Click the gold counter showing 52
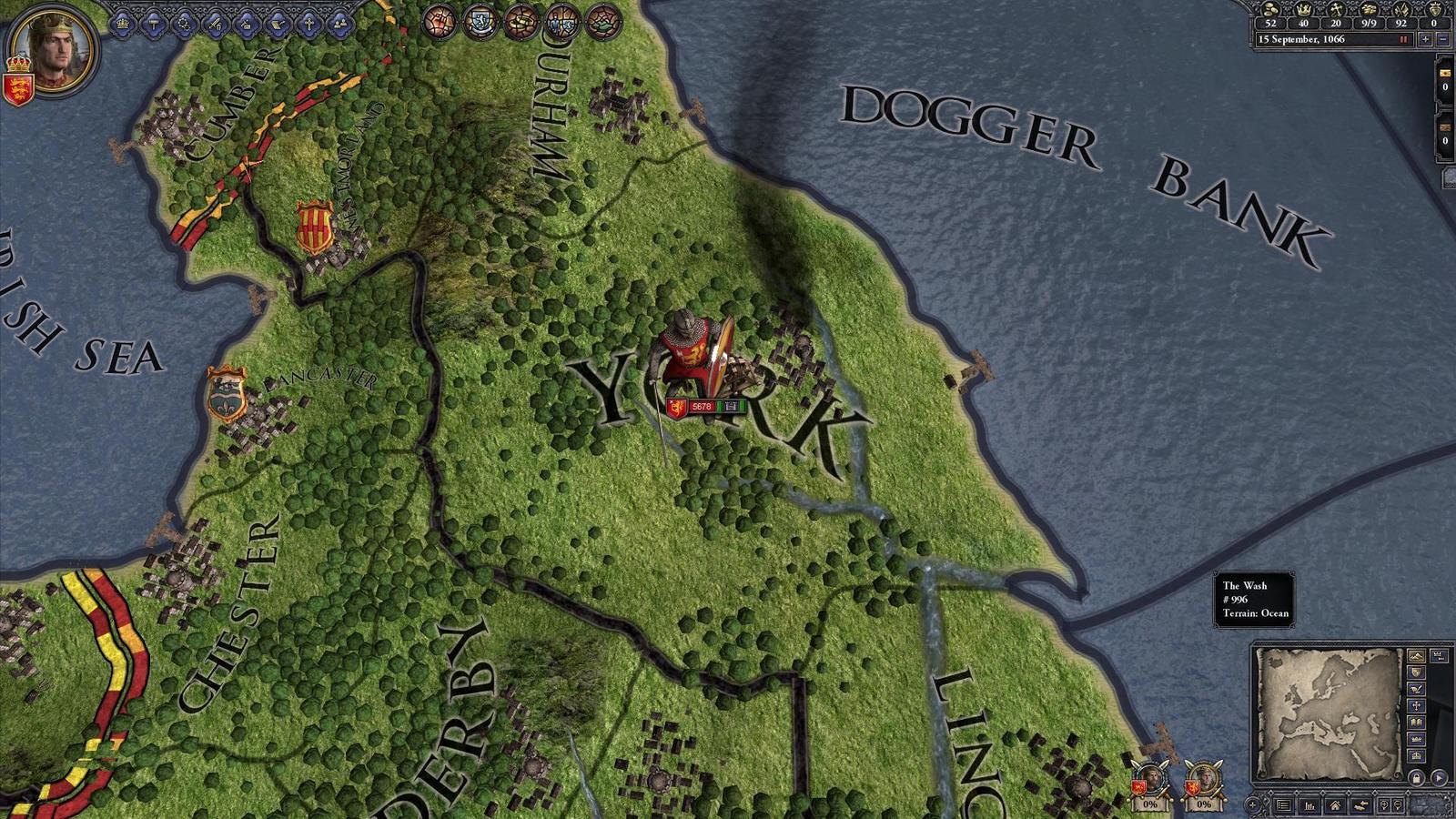The image size is (1456, 819). click(1271, 24)
